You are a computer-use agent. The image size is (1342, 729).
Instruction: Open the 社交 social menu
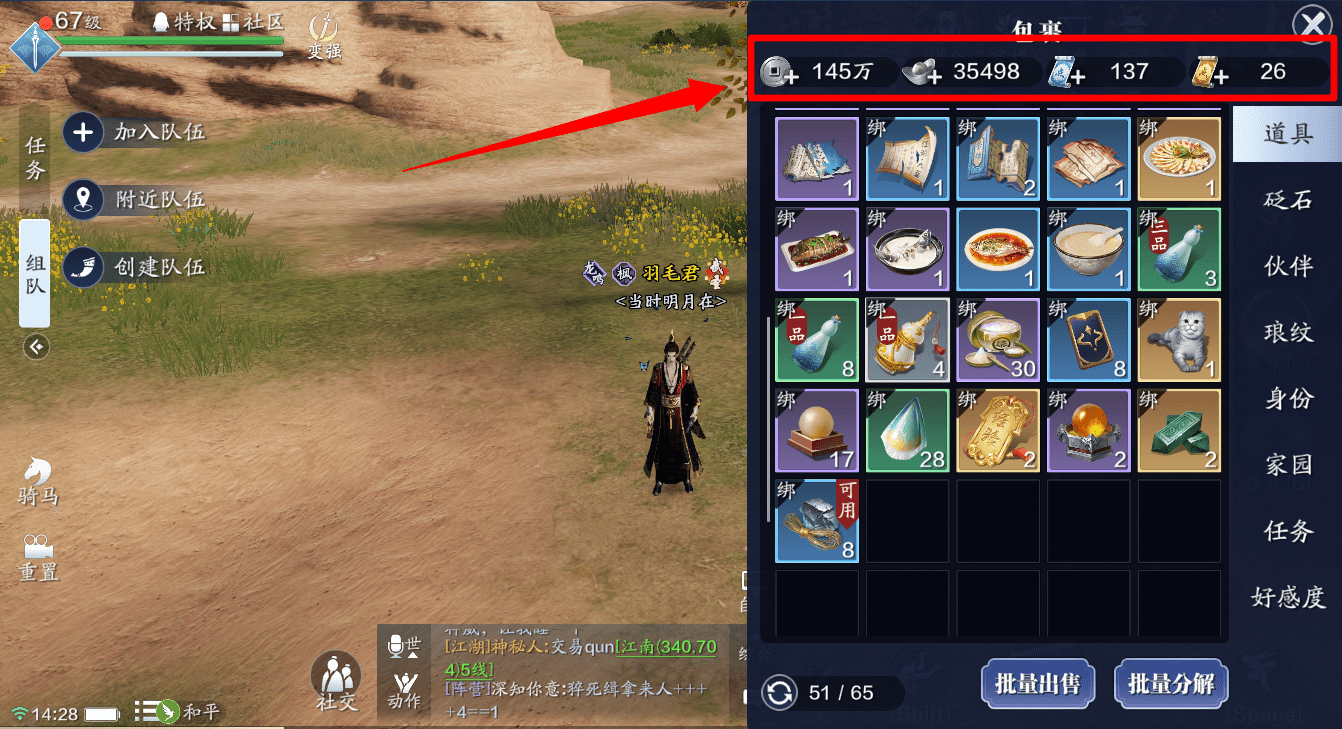pyautogui.click(x=336, y=682)
